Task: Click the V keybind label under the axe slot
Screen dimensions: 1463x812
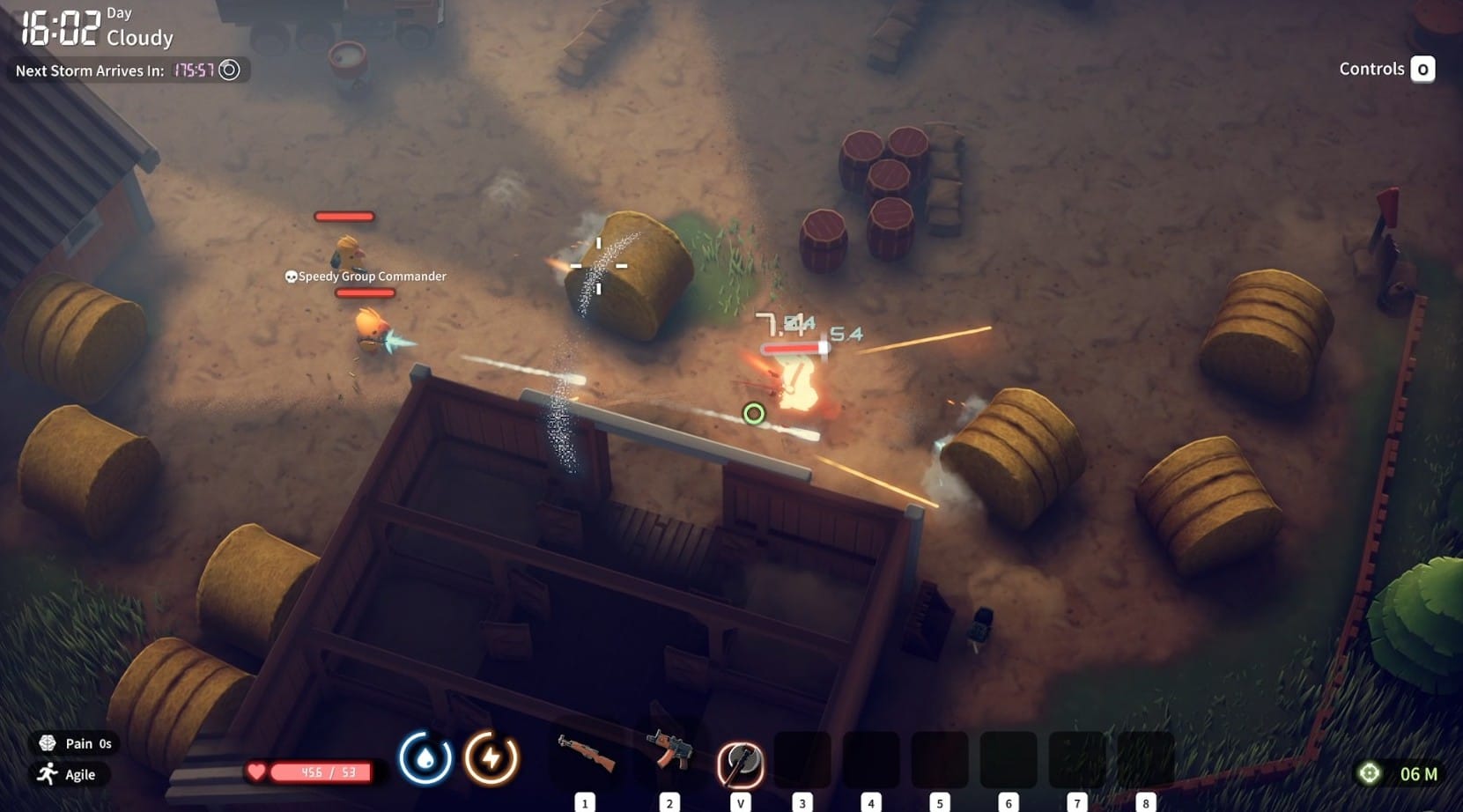Action: (741, 802)
